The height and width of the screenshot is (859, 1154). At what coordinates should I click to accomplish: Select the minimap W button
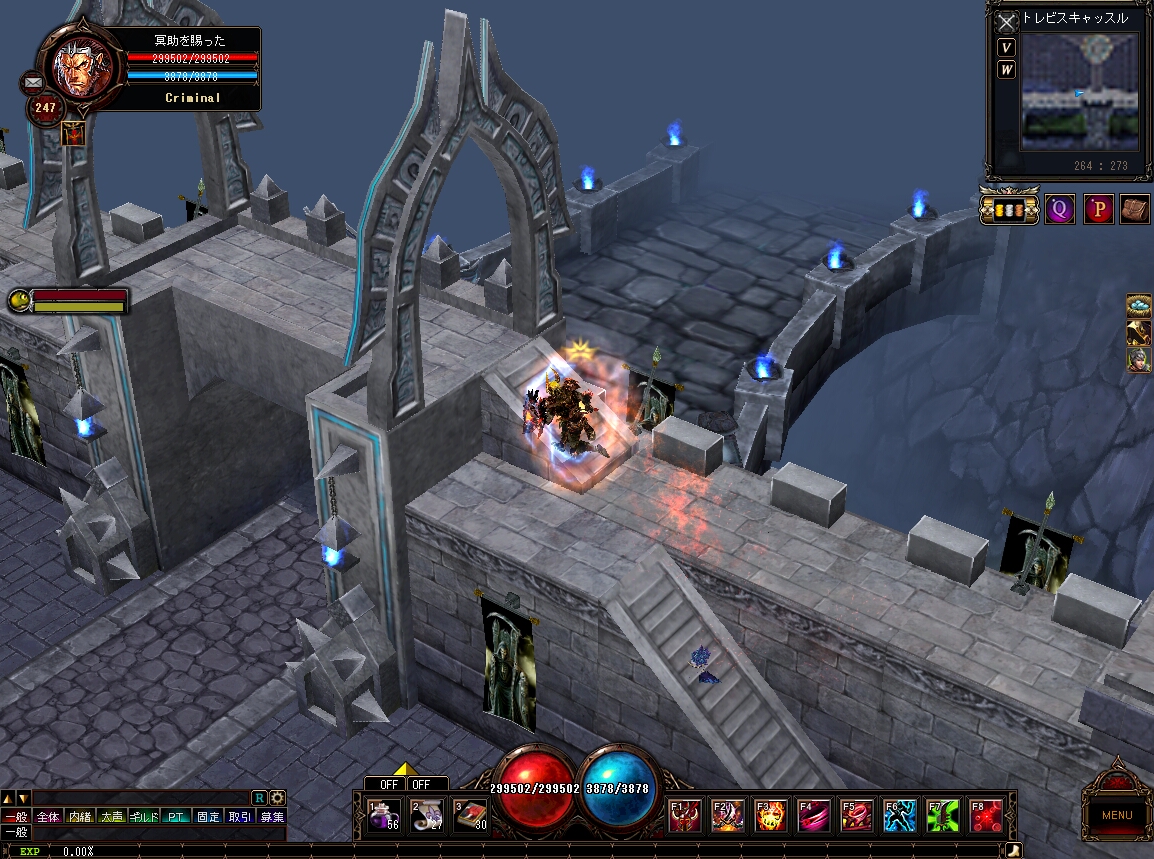[1006, 70]
